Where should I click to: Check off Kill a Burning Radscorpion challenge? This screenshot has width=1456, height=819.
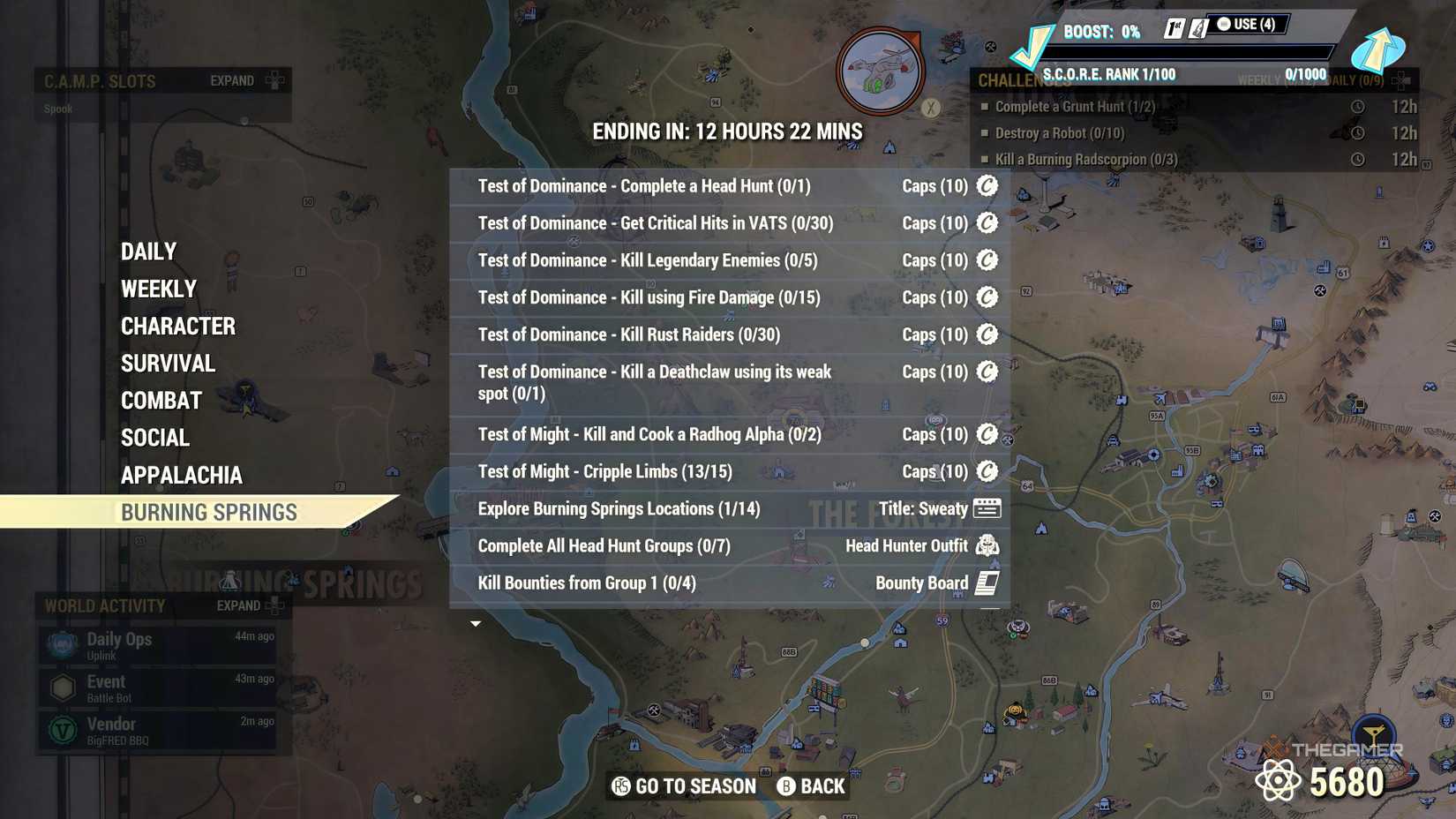986,159
